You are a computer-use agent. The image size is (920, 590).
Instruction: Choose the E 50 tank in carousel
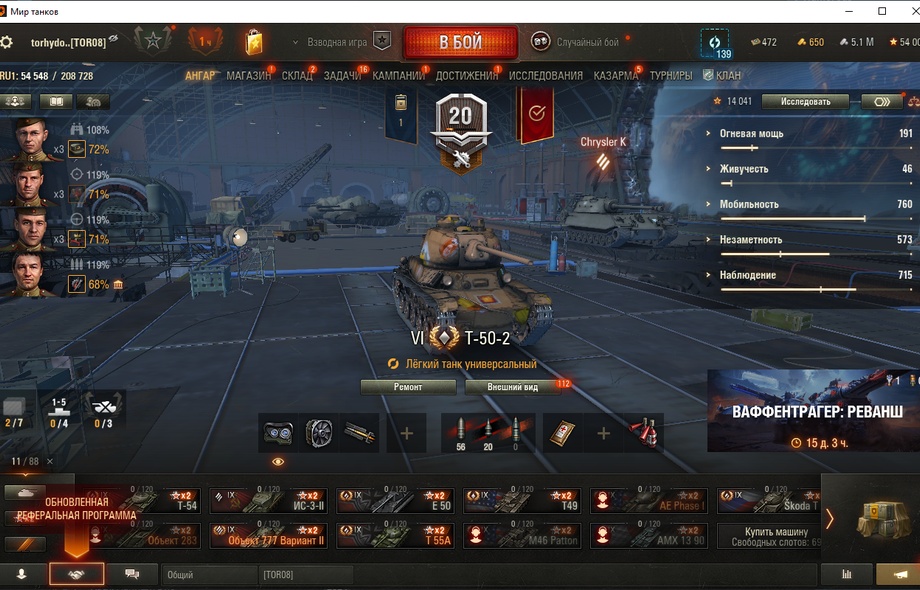coord(396,501)
